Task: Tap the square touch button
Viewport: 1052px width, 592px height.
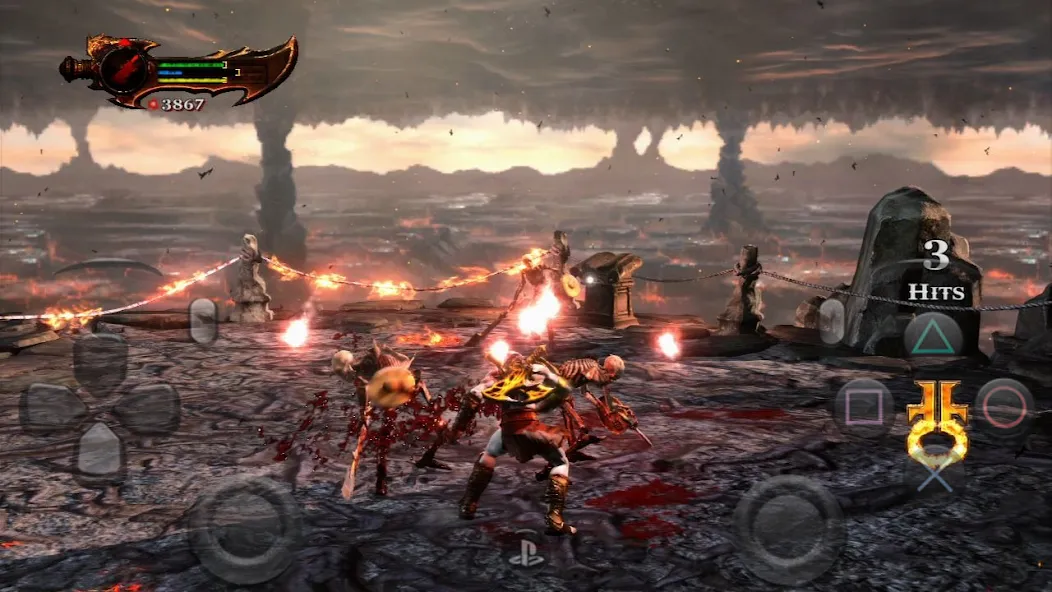Action: (x=864, y=407)
